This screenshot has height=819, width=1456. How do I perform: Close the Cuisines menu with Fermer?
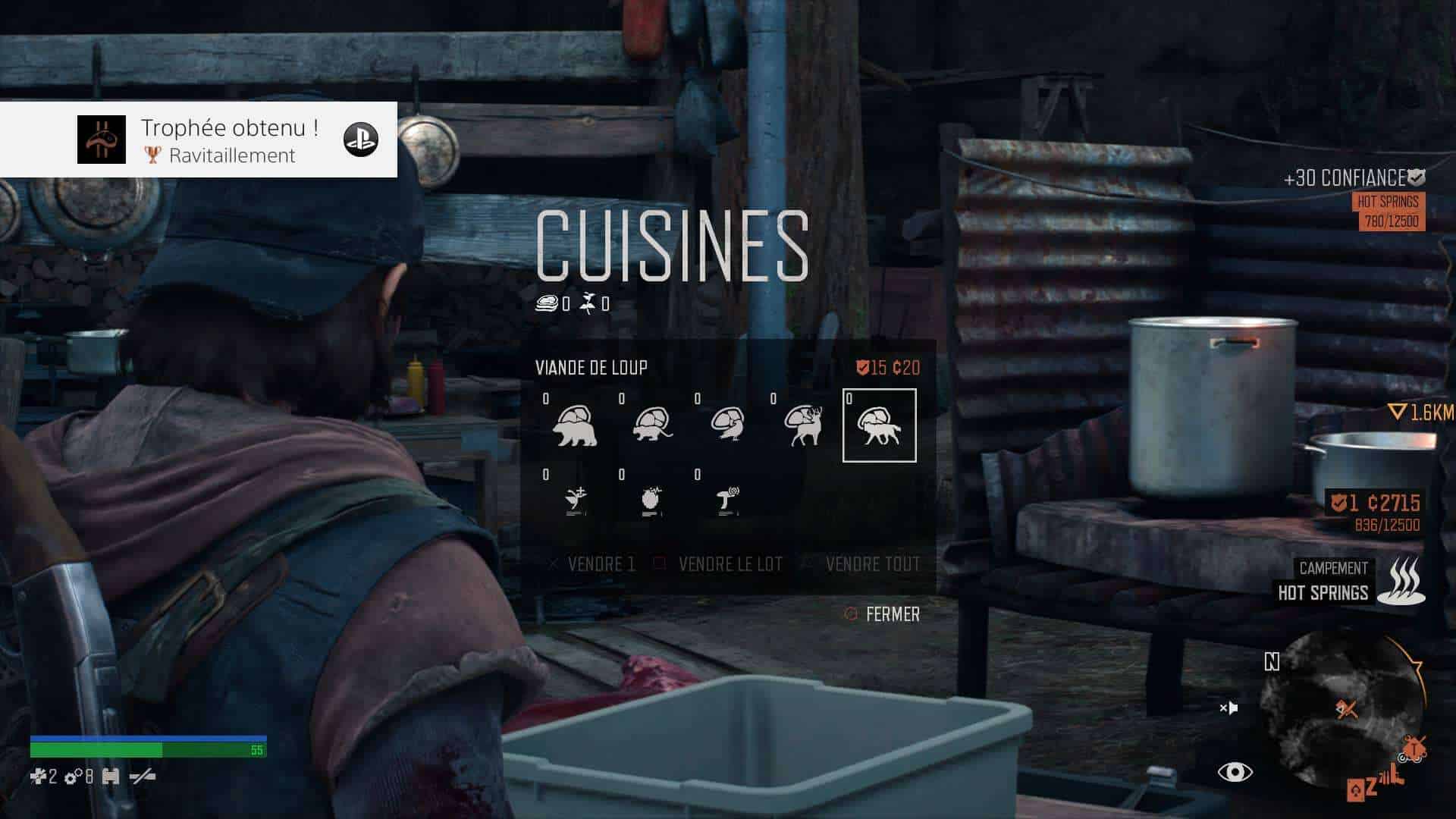pyautogui.click(x=883, y=614)
